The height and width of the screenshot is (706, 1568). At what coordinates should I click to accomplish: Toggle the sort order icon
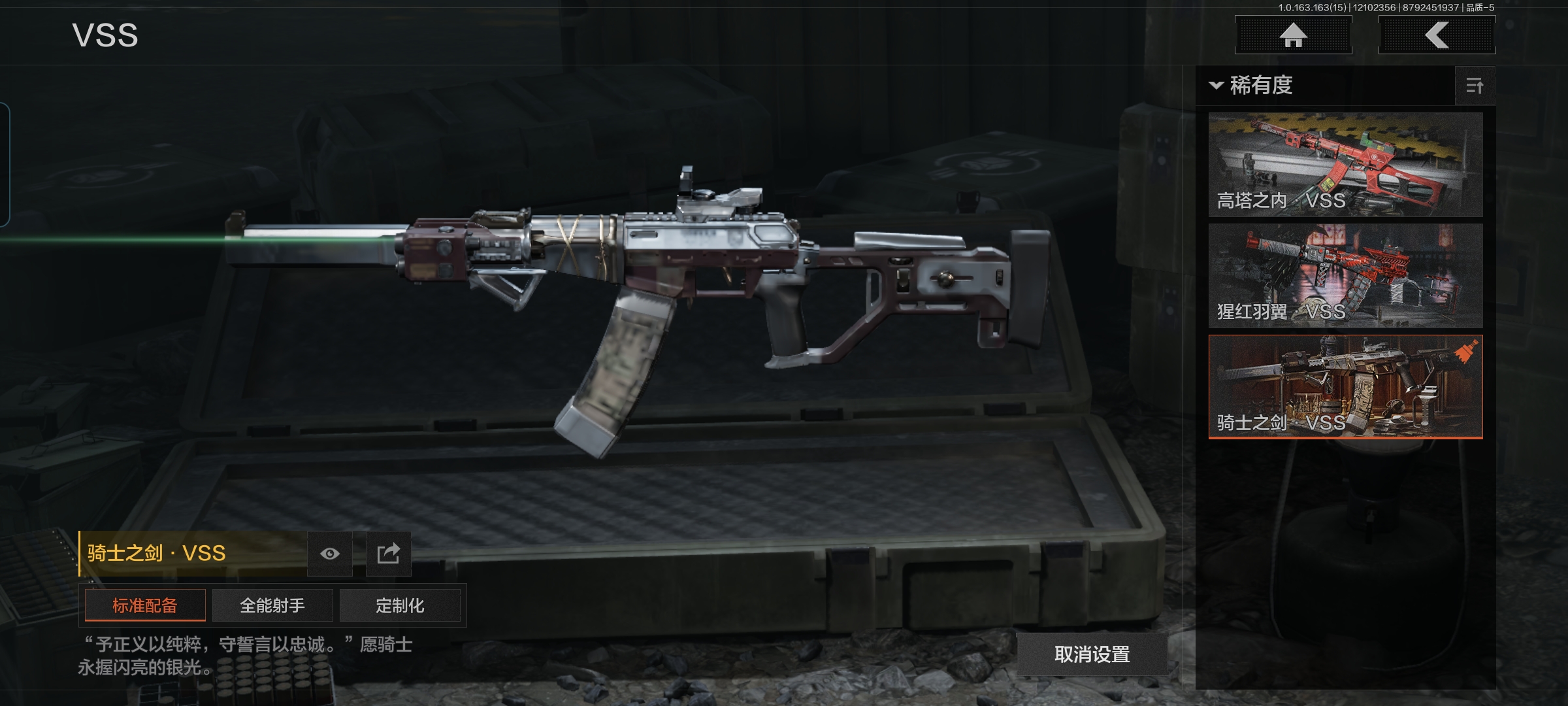click(x=1475, y=86)
